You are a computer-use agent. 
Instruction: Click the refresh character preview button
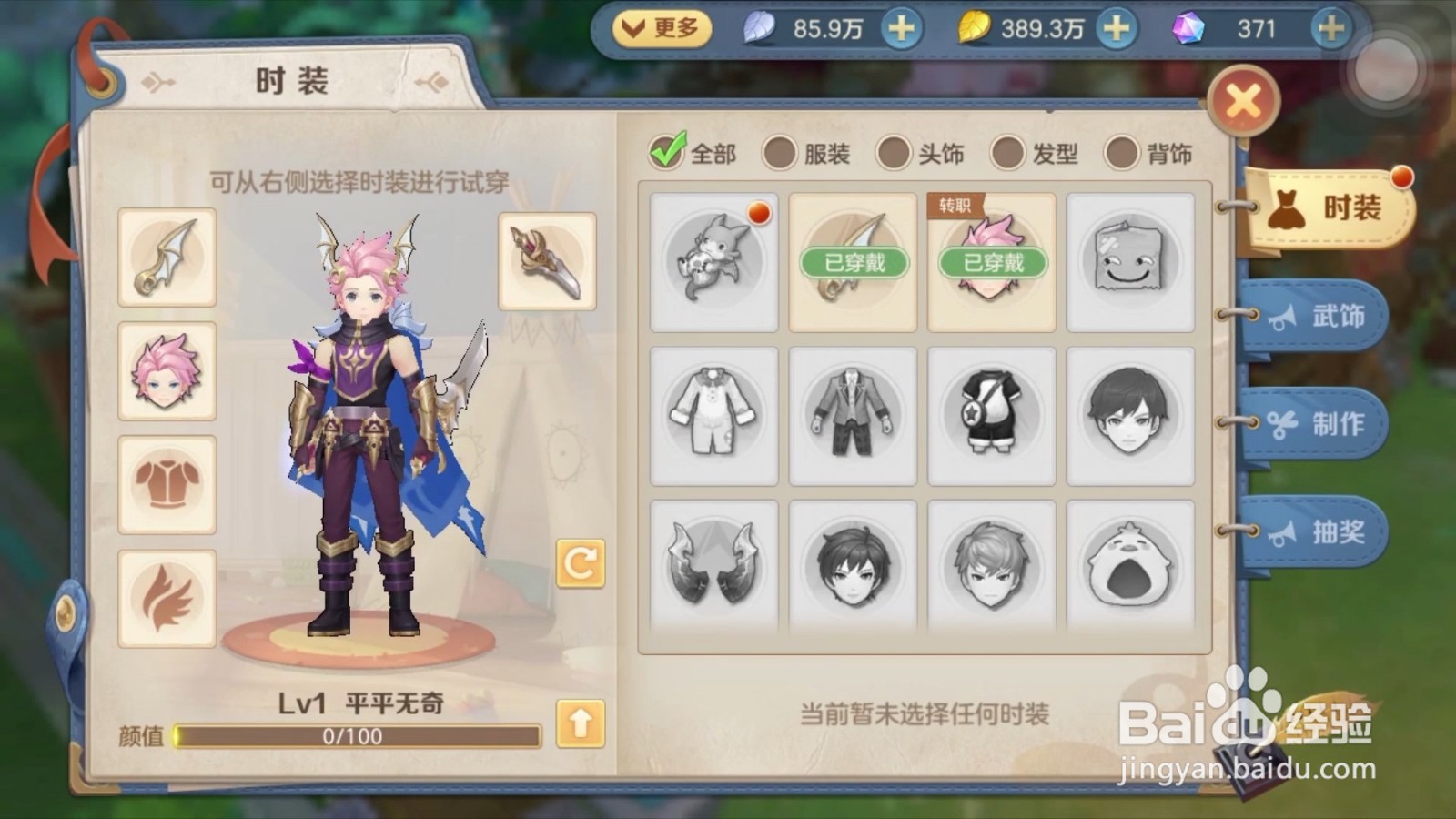(x=580, y=561)
